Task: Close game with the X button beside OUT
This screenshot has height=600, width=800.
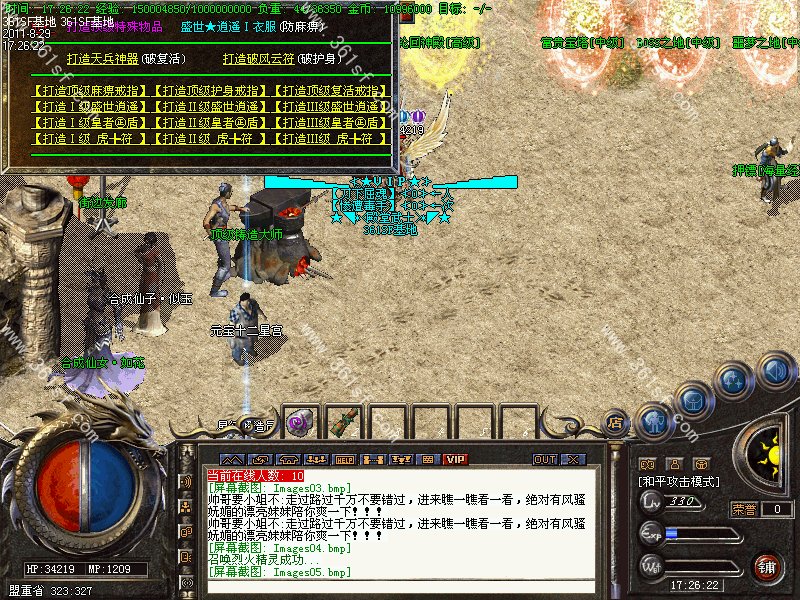Action: [573, 459]
